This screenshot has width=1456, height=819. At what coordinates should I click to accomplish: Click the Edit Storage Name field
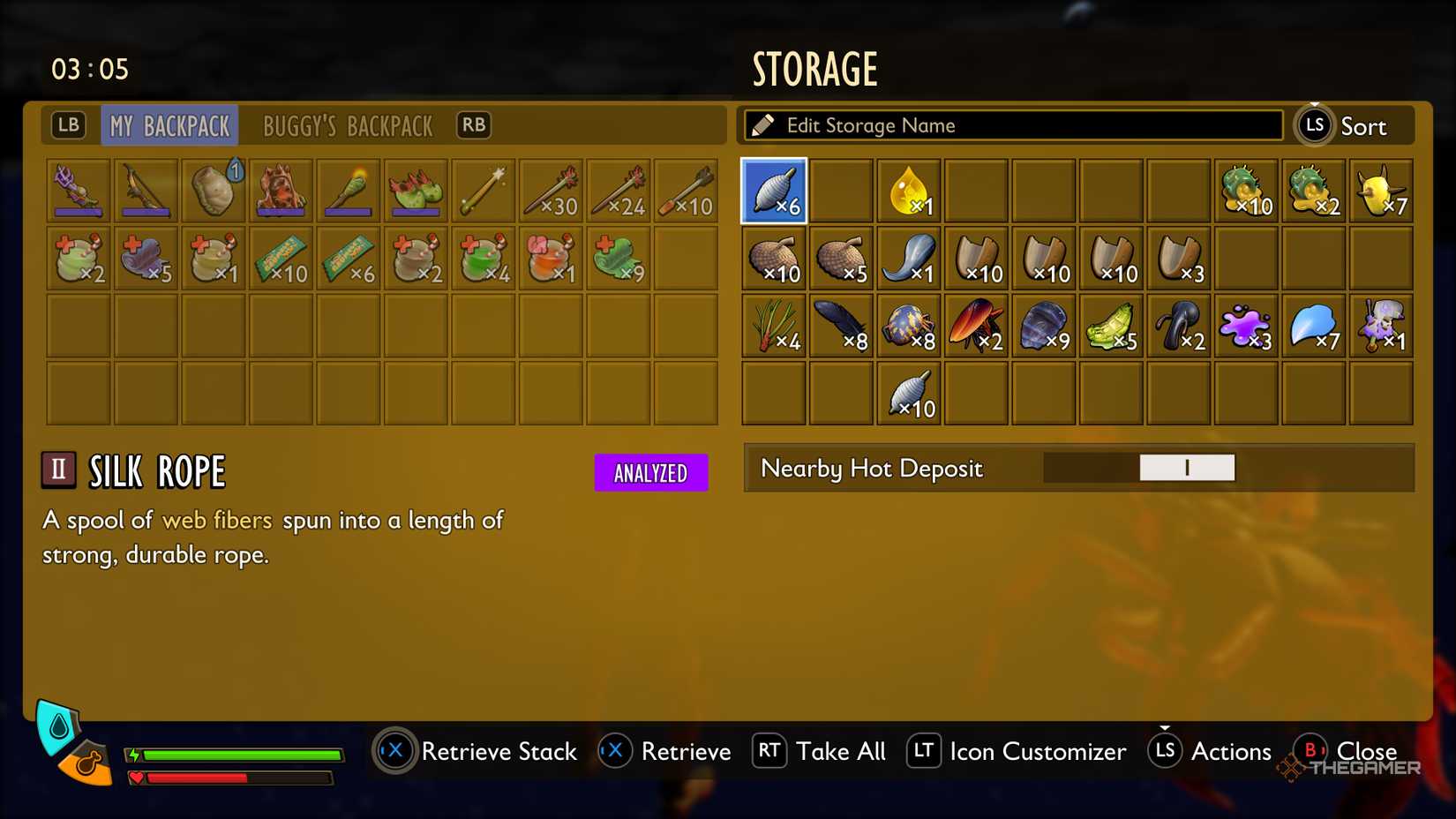1013,125
